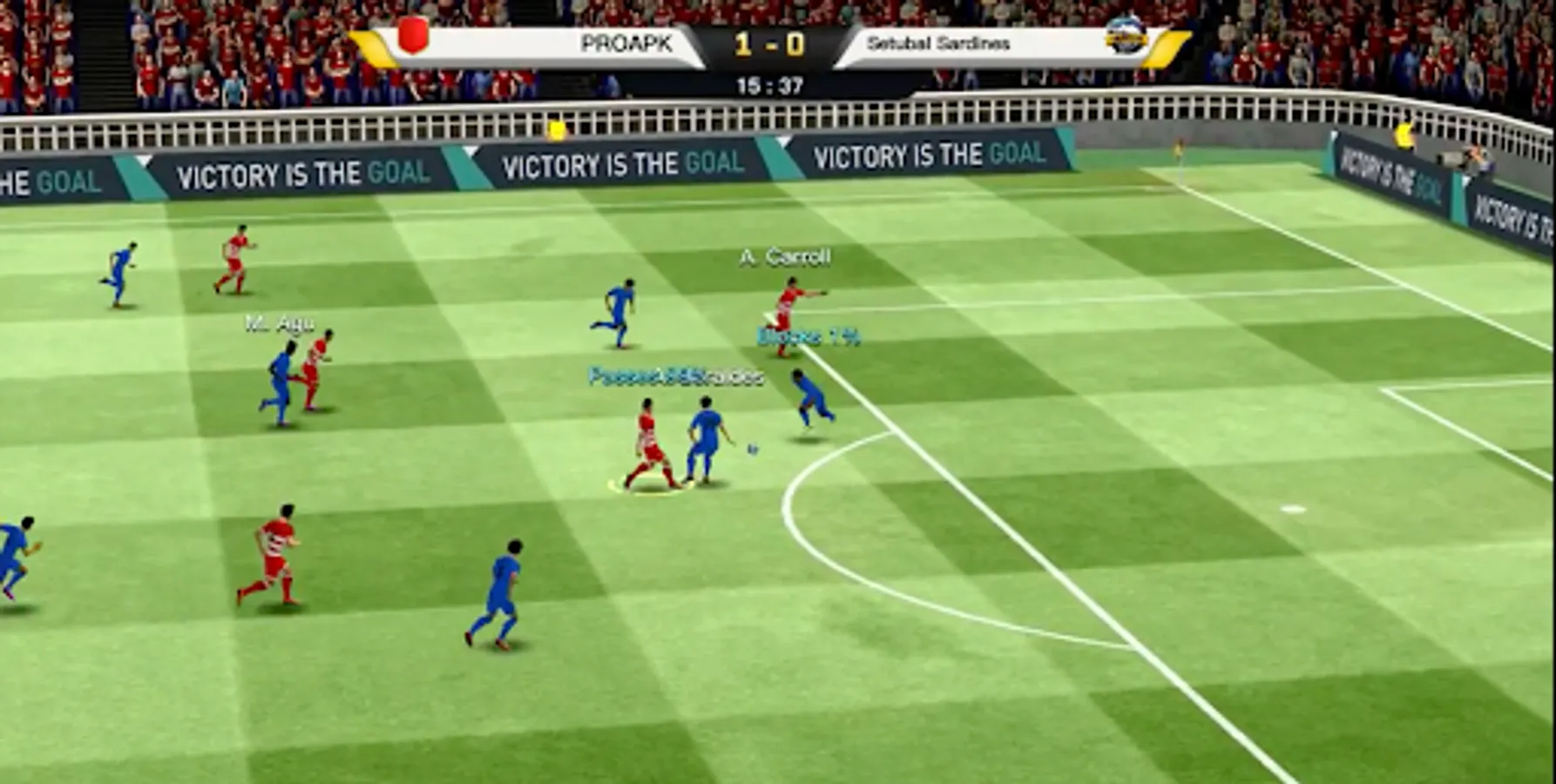Select the M. Agu player name label
The height and width of the screenshot is (784, 1556).
tap(279, 321)
